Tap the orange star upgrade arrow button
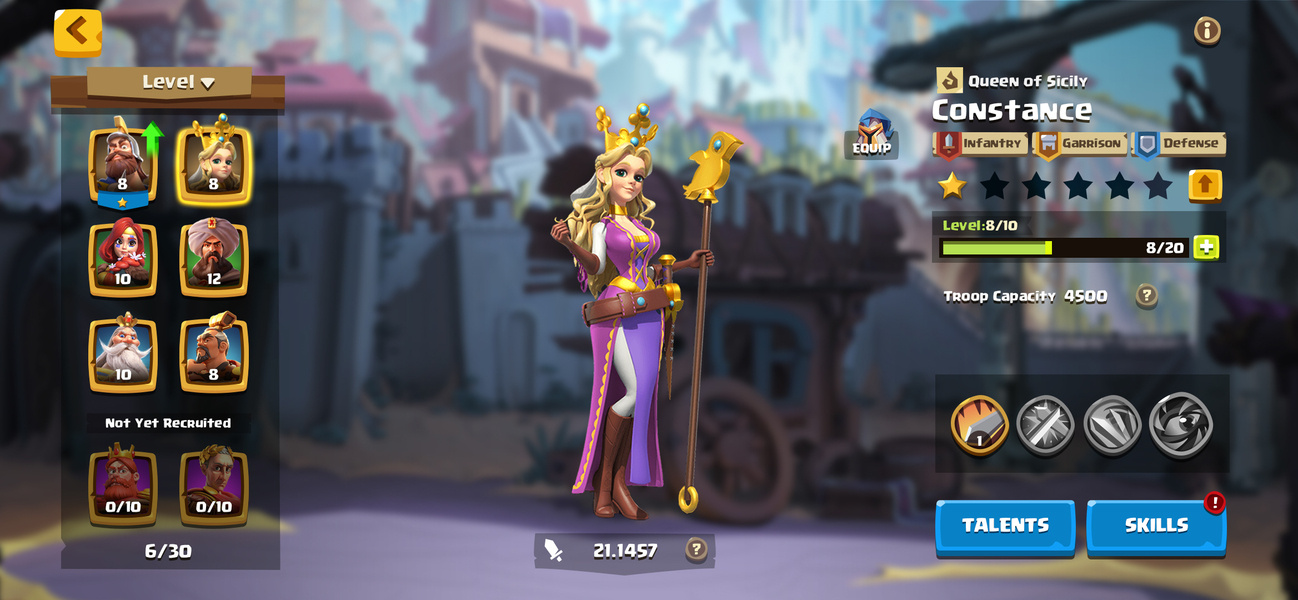The width and height of the screenshot is (1298, 600). [x=1205, y=185]
